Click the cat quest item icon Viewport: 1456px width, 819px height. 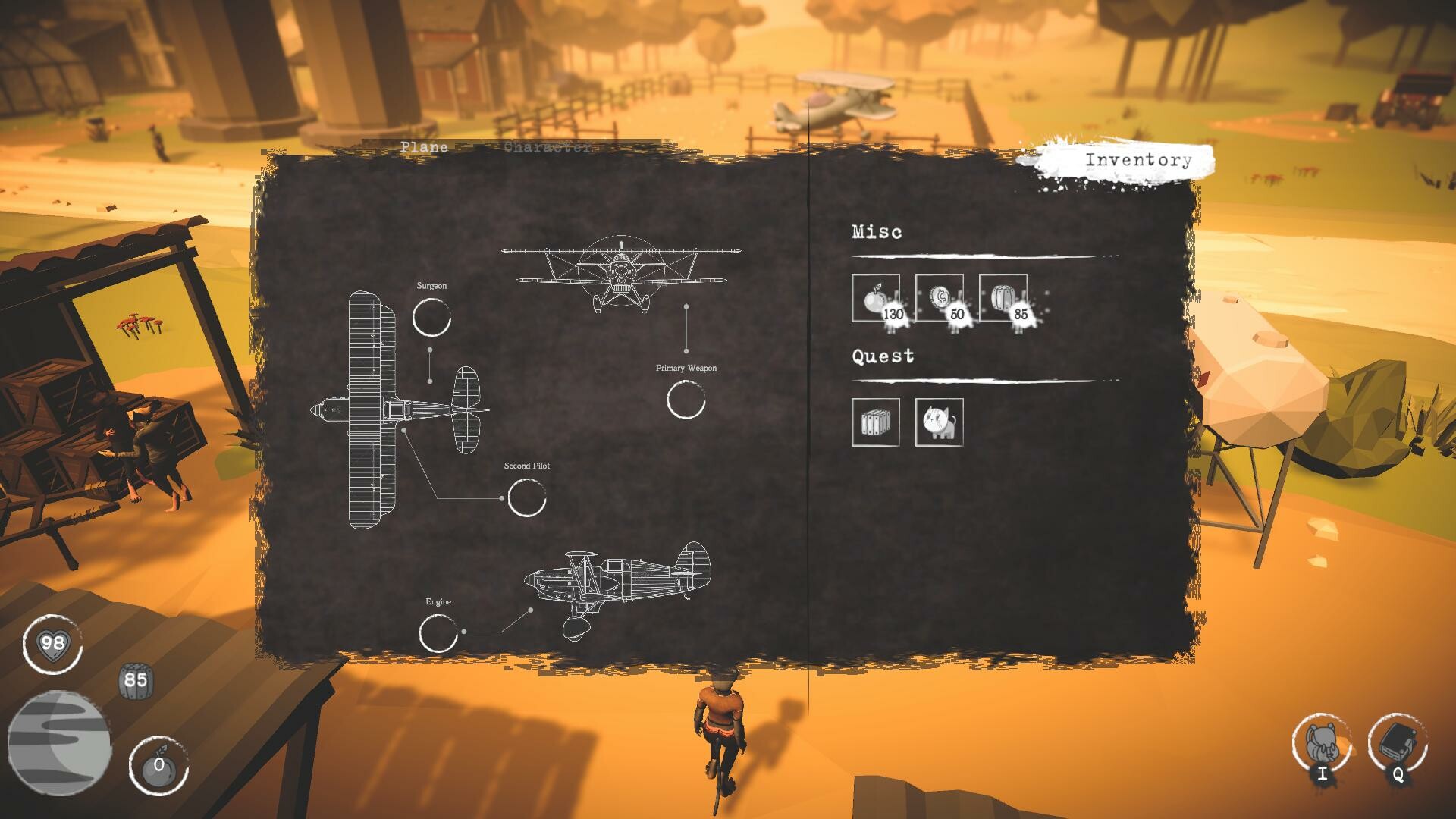(939, 423)
